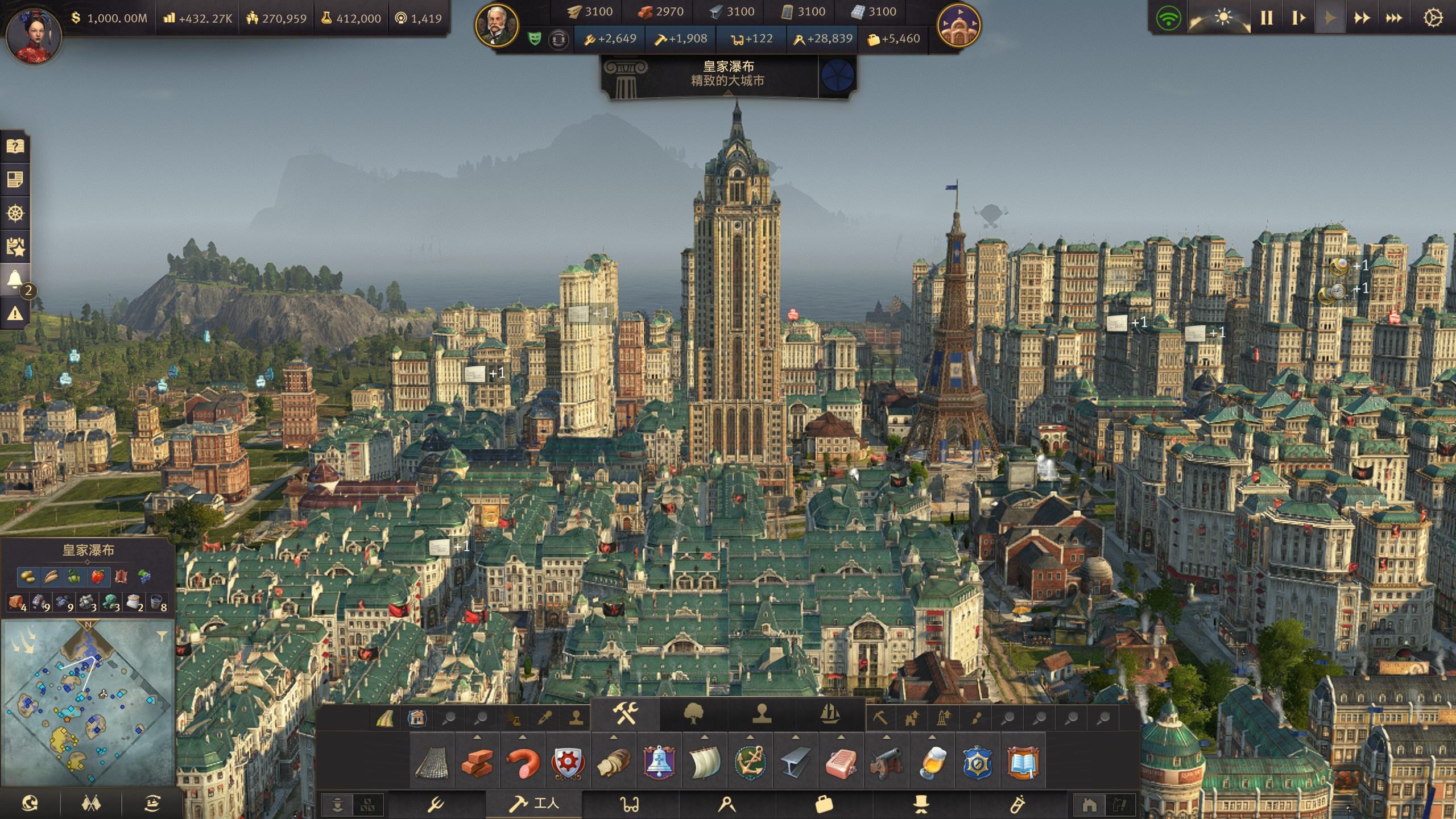The height and width of the screenshot is (819, 1456).
Task: Switch to the 工人 workers tier tab
Action: [x=533, y=804]
